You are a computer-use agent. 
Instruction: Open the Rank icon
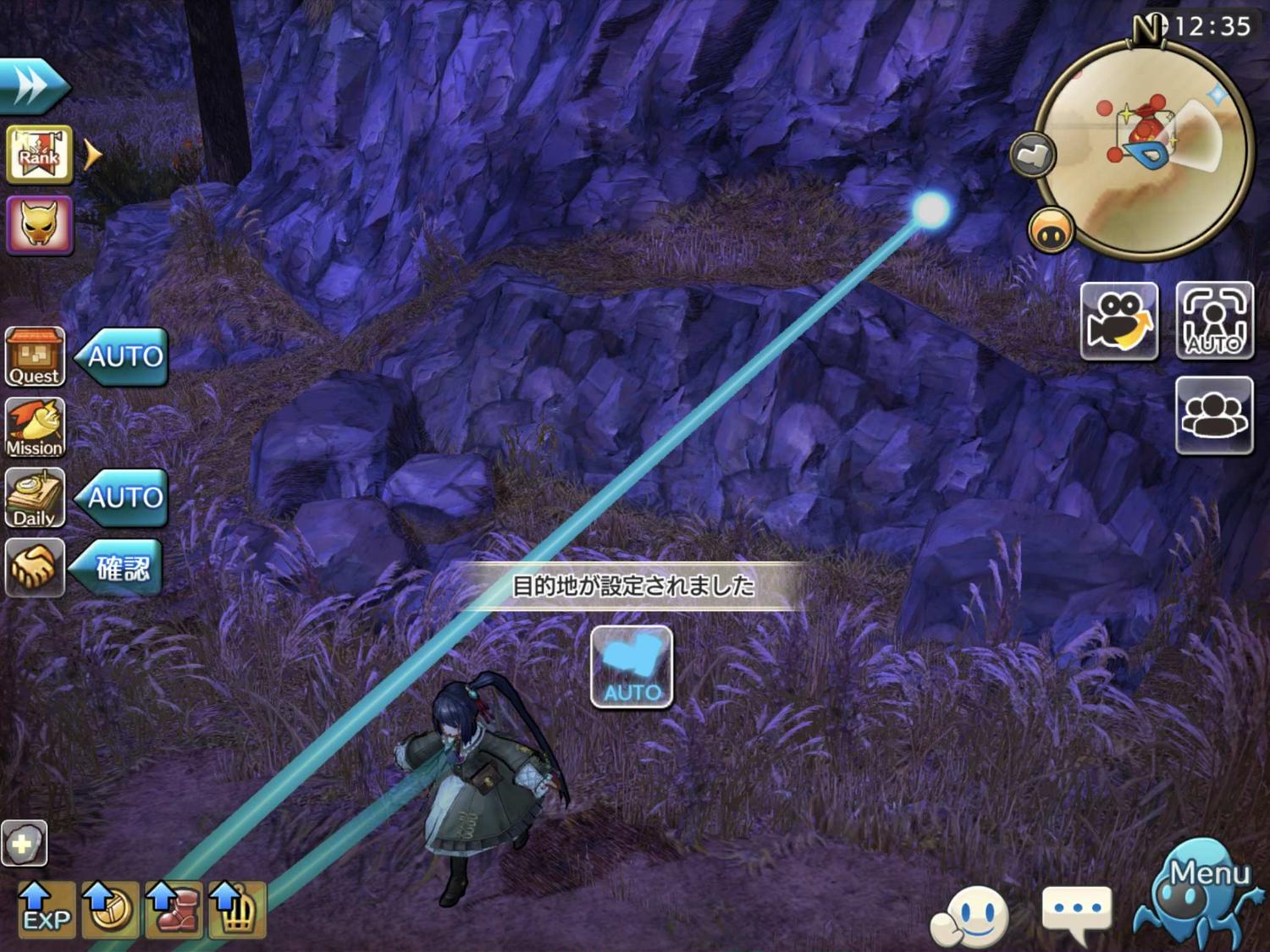39,155
